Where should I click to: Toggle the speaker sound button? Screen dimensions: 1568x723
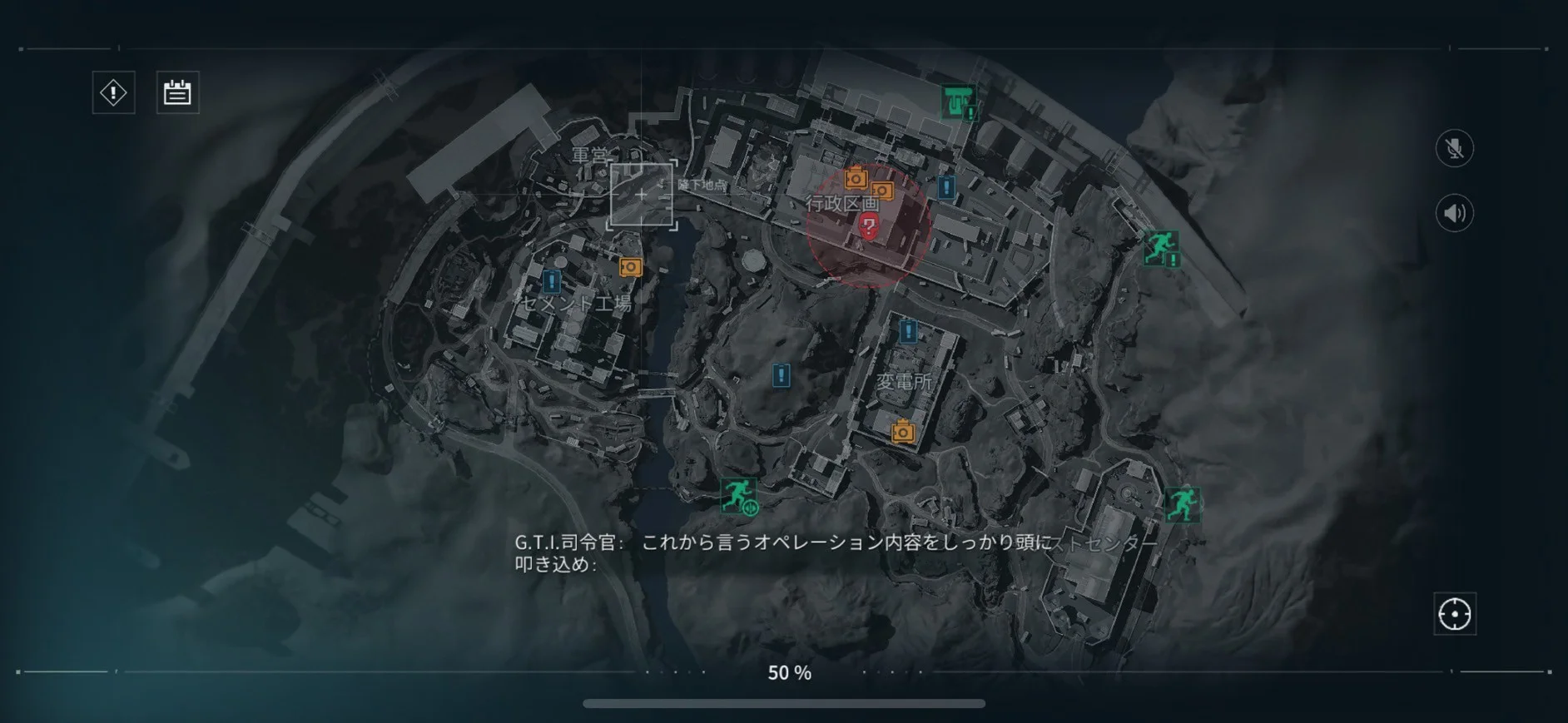tap(1454, 214)
